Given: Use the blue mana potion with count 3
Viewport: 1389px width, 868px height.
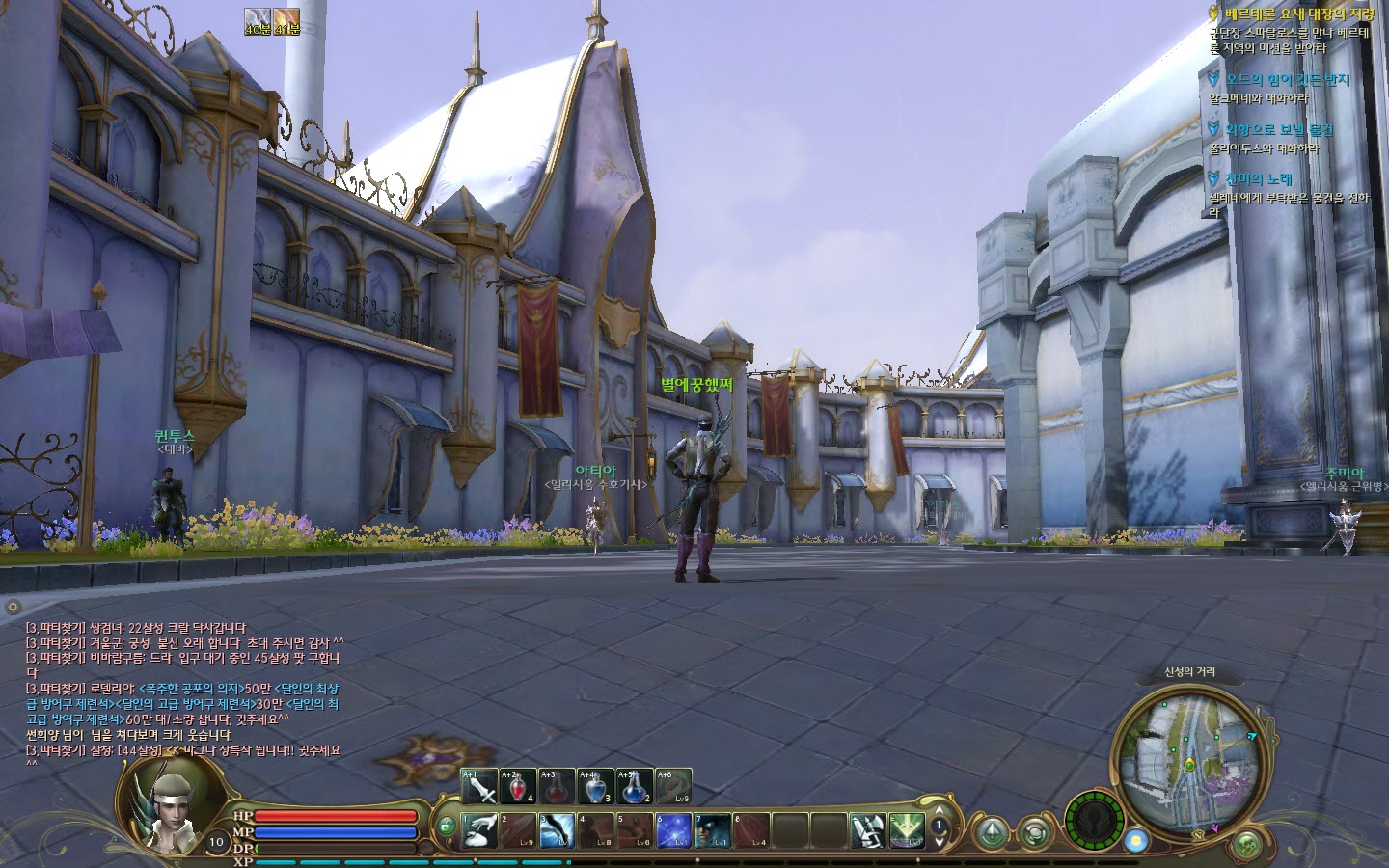Looking at the screenshot, I should [595, 787].
